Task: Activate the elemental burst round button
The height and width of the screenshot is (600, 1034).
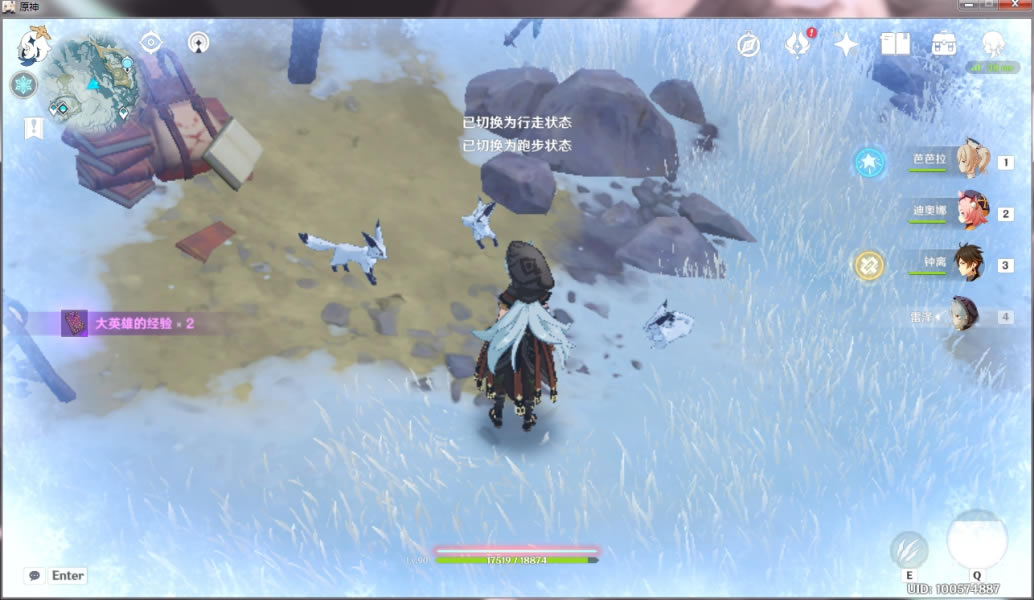Action: tap(976, 540)
